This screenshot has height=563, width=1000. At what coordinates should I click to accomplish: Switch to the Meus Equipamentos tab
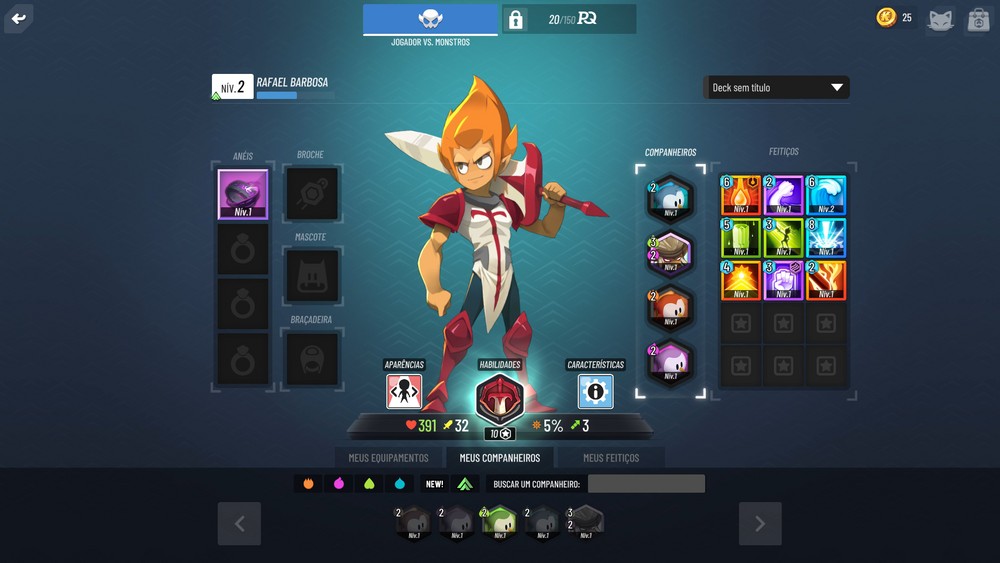click(x=388, y=458)
